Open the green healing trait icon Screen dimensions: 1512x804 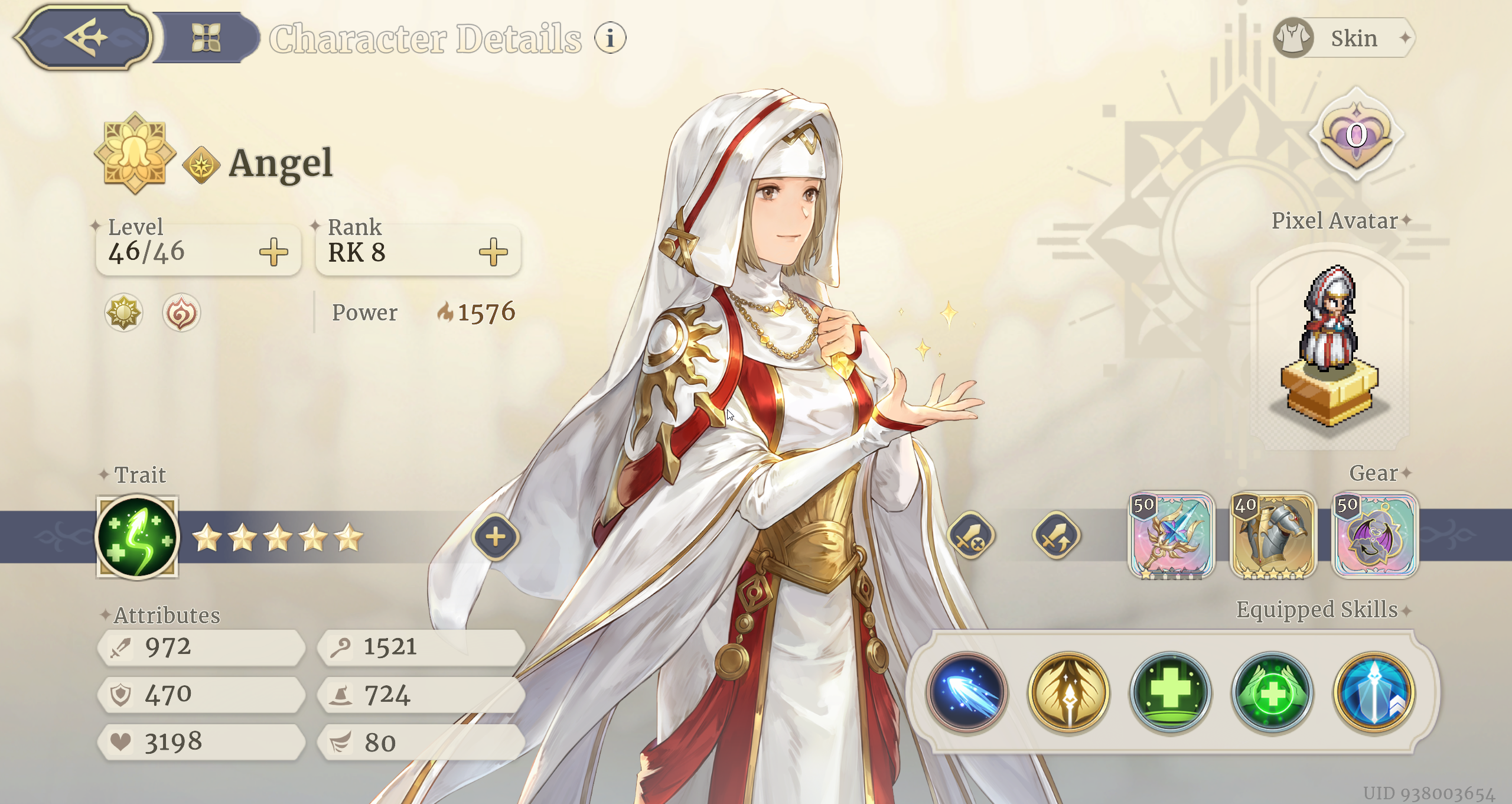tap(138, 537)
